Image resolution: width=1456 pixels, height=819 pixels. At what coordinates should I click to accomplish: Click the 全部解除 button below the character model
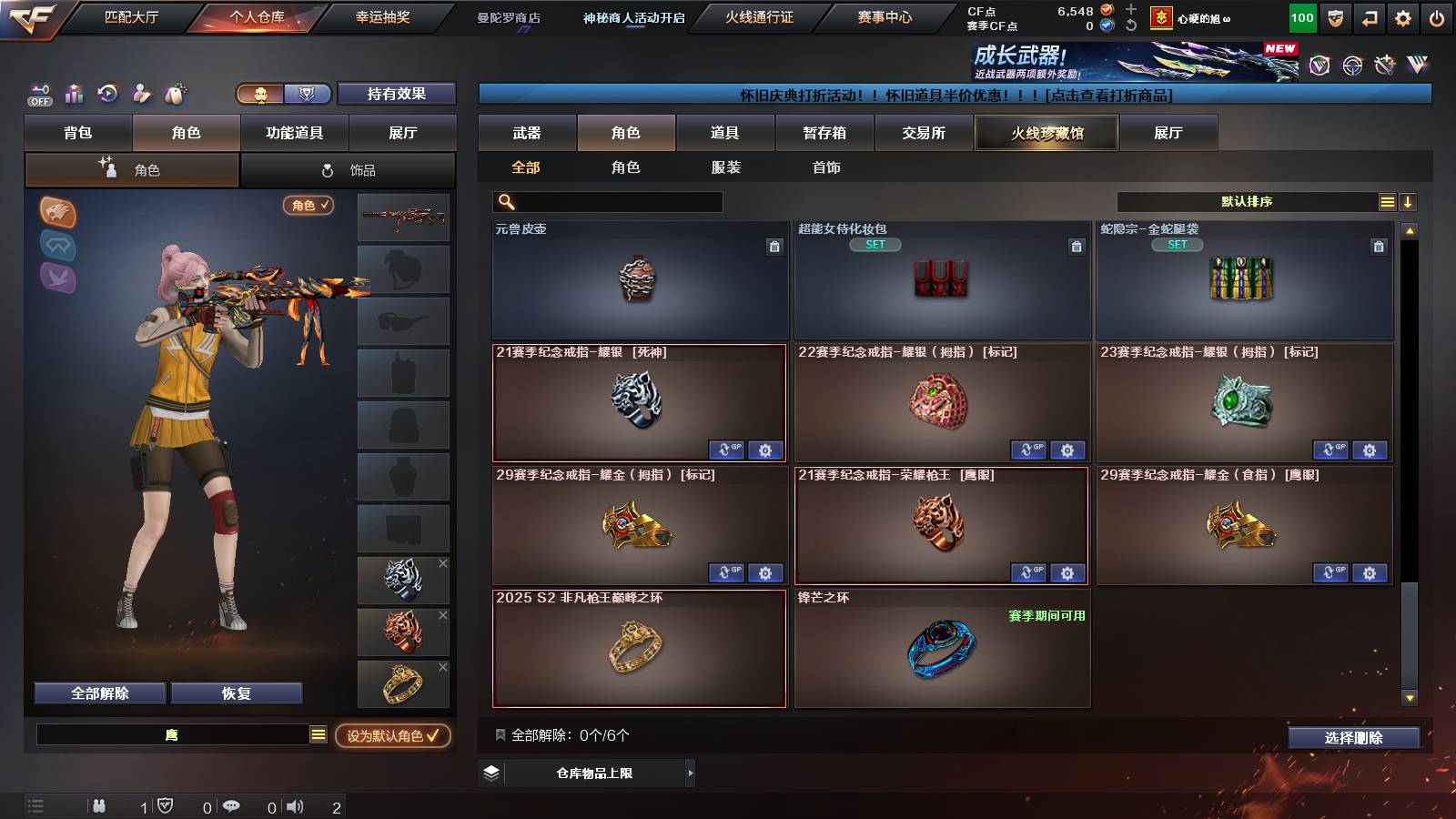point(98,693)
